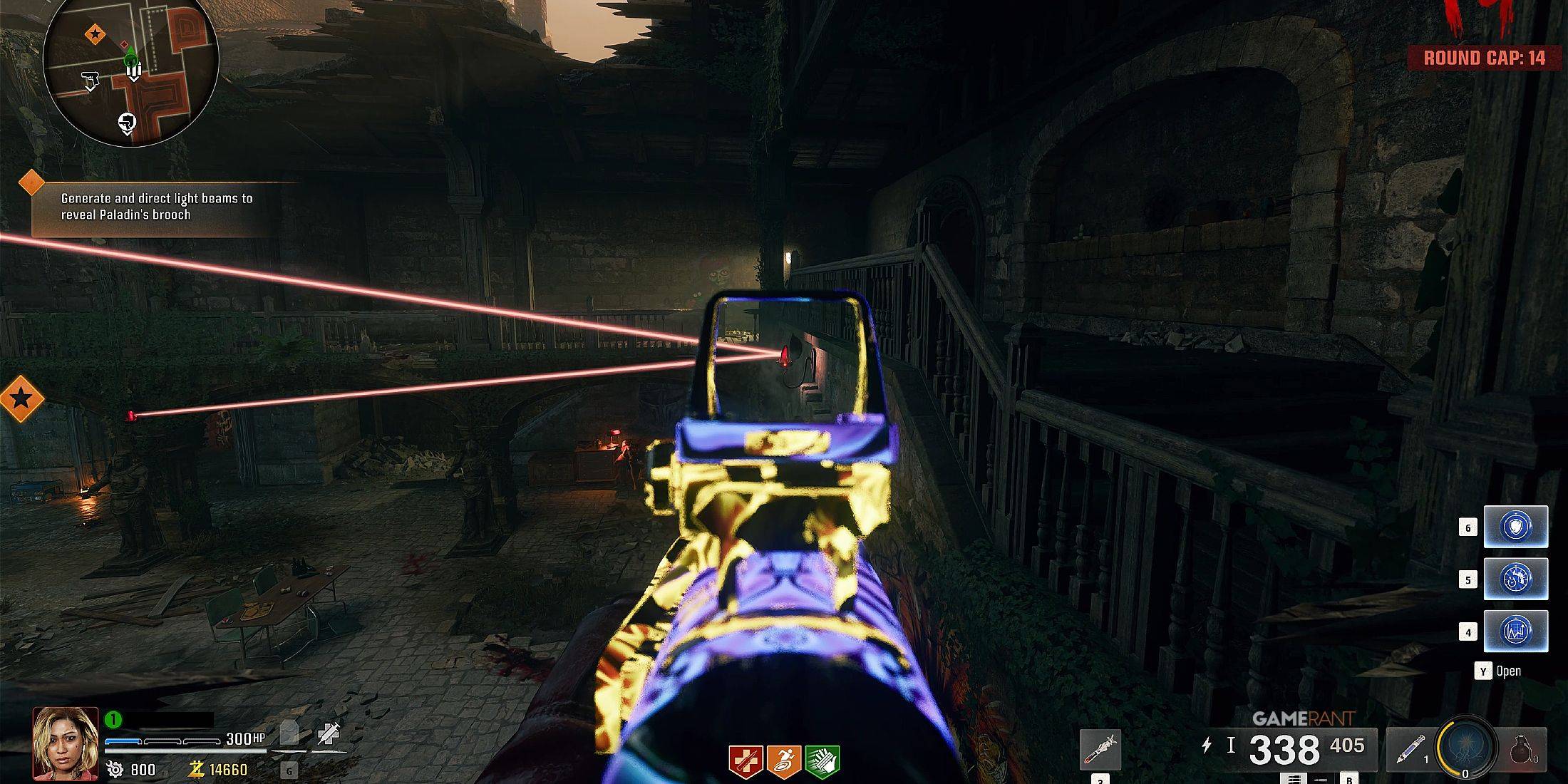Click the orange star waypoint at screen edge

[x=21, y=398]
